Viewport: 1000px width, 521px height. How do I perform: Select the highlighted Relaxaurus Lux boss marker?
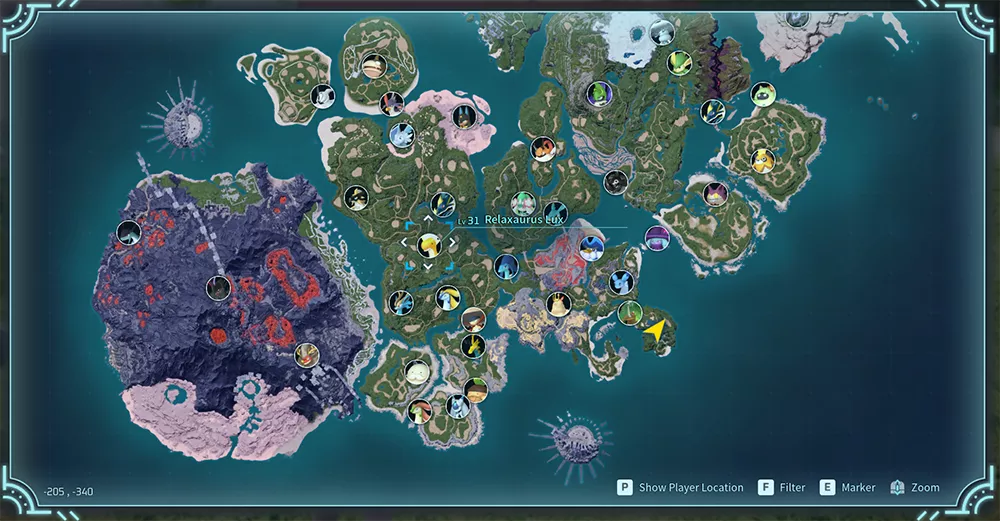428,244
